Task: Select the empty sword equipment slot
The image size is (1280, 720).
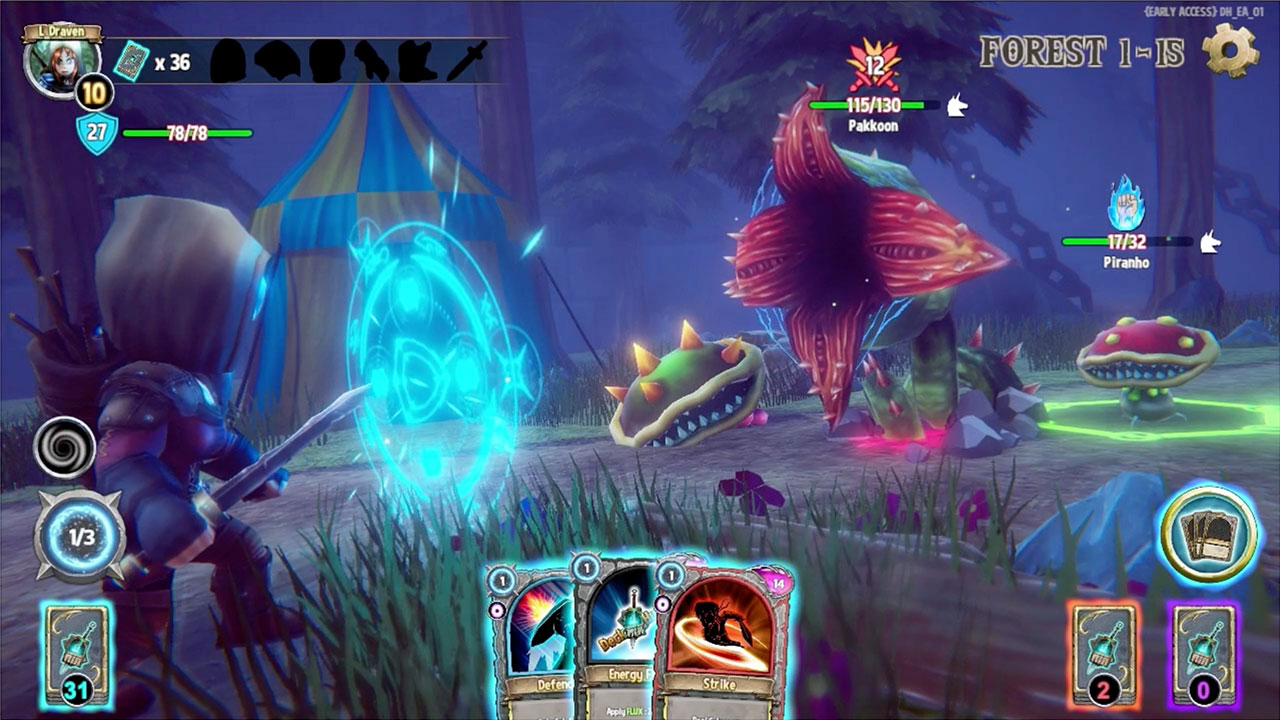Action: (x=467, y=61)
